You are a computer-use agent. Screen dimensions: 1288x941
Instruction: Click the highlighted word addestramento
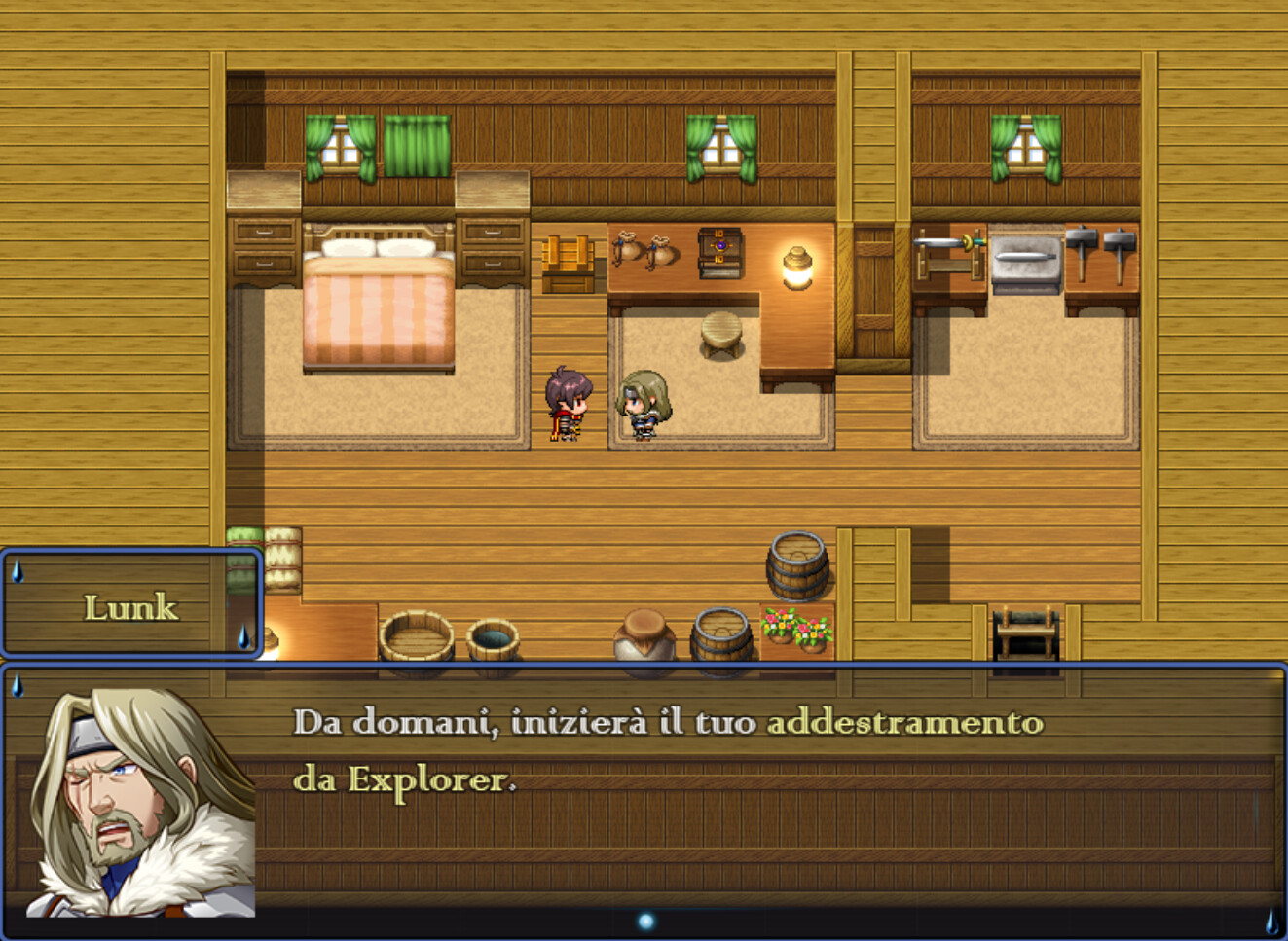905,722
